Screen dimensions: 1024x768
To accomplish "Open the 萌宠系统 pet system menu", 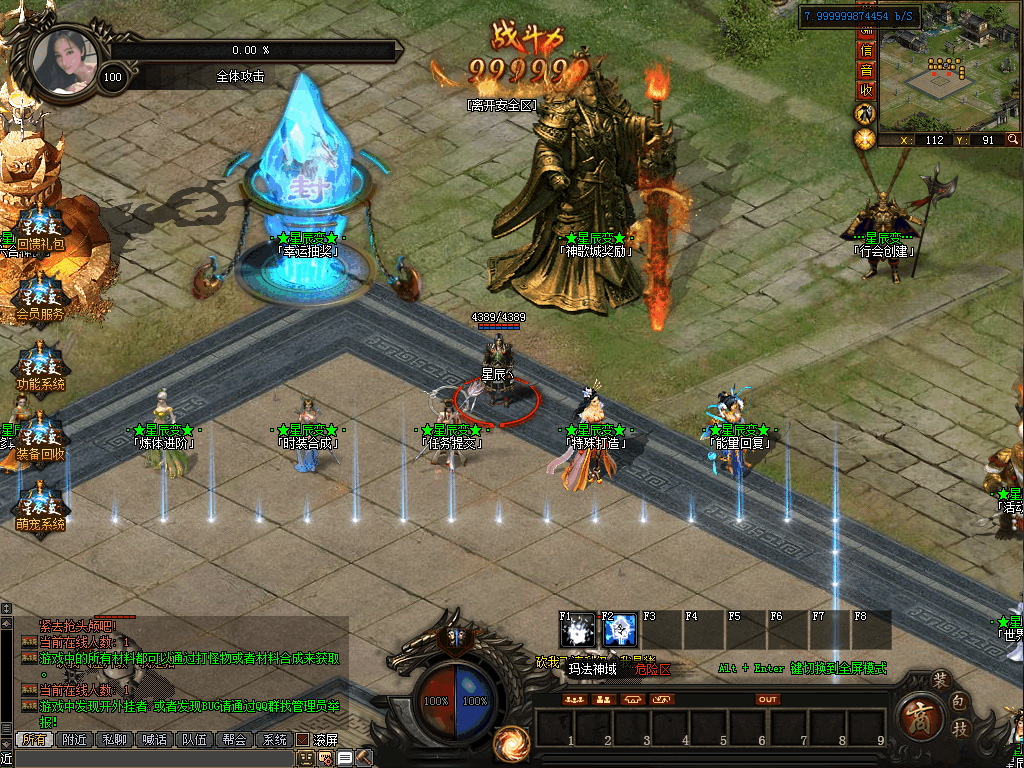I will [x=40, y=509].
